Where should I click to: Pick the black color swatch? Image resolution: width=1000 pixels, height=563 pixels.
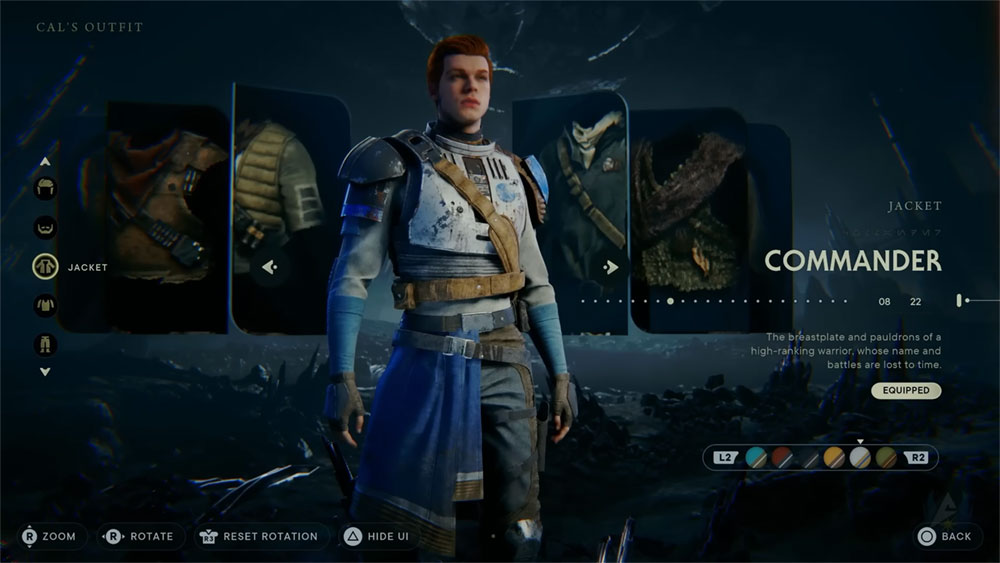(x=807, y=458)
